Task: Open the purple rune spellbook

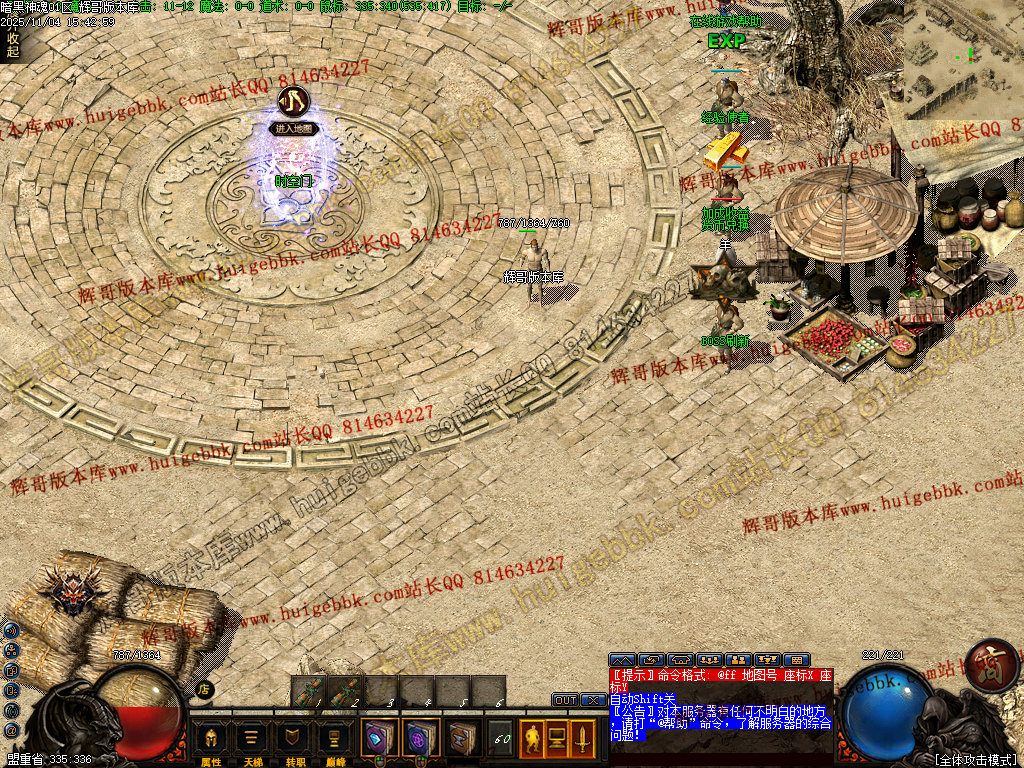Action: pyautogui.click(x=420, y=738)
